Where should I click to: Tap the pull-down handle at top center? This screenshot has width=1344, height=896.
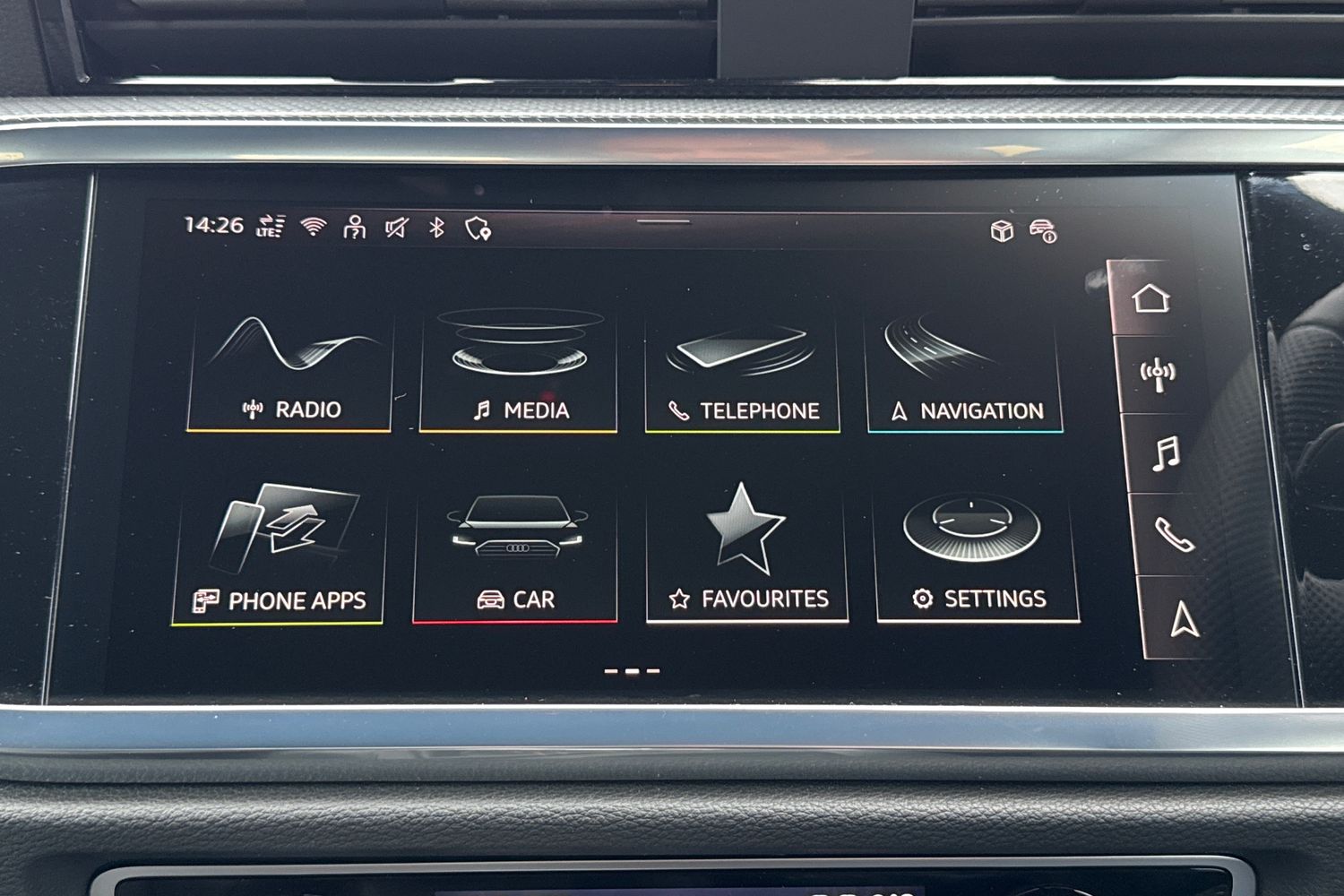(x=664, y=221)
